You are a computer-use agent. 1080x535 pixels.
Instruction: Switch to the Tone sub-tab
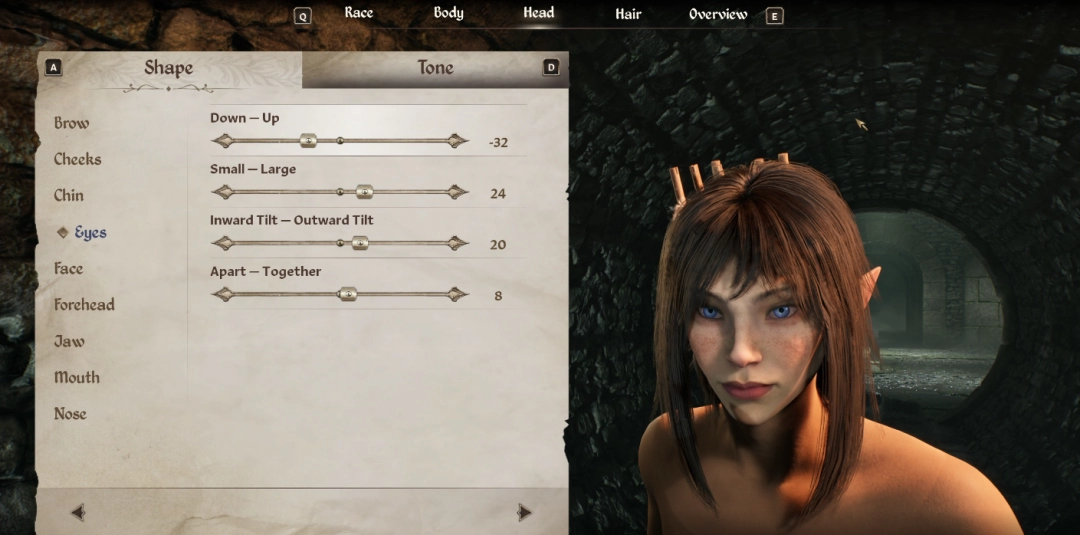click(x=435, y=68)
